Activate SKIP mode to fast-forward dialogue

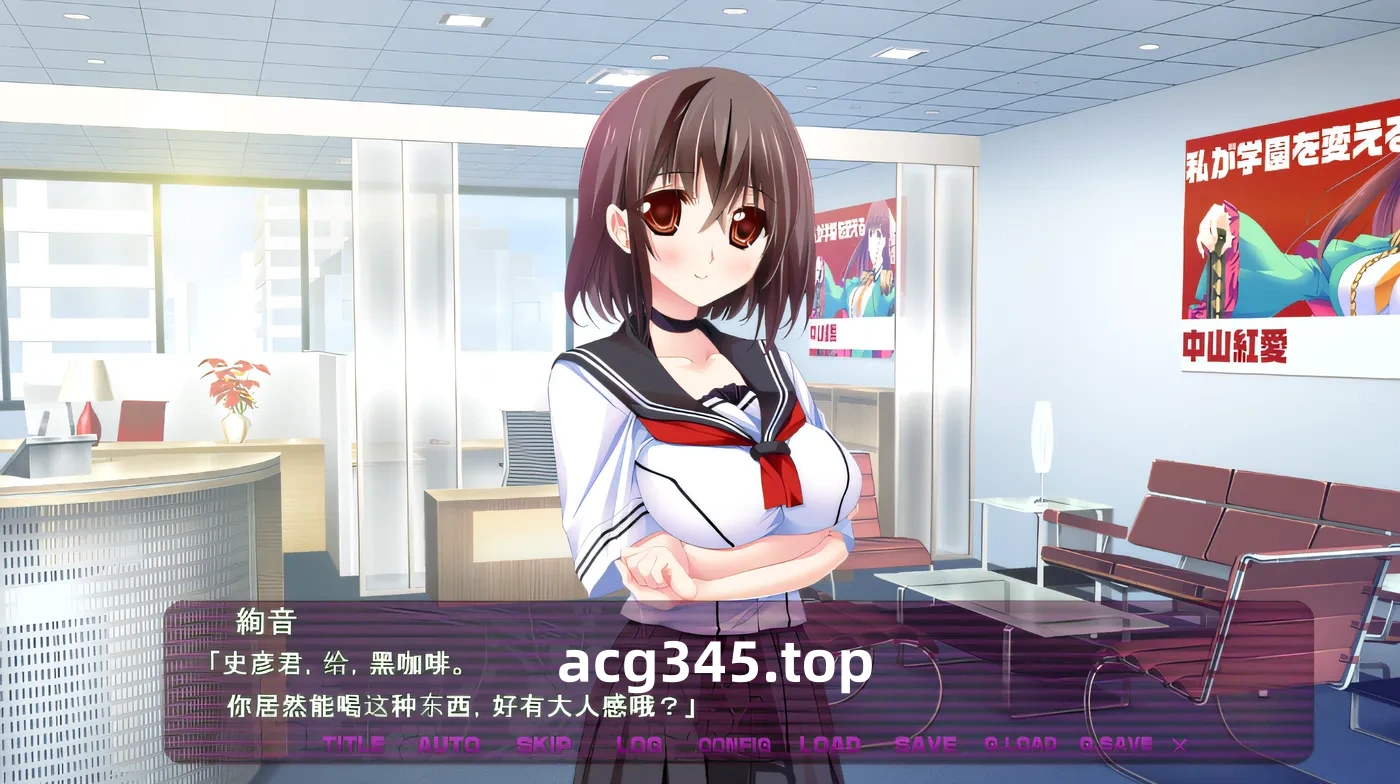(x=545, y=744)
